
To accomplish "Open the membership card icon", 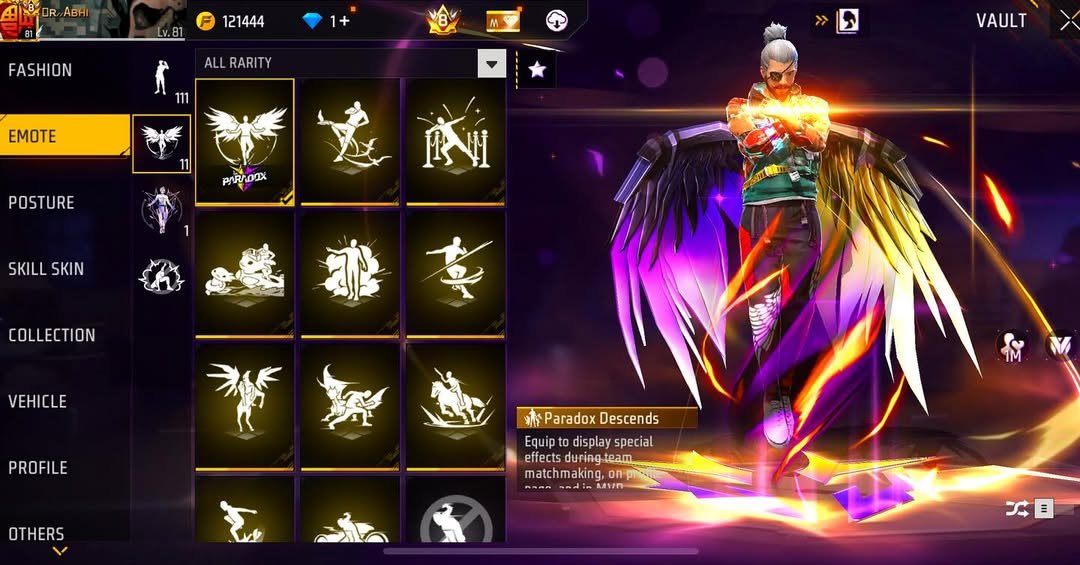I will [x=503, y=20].
